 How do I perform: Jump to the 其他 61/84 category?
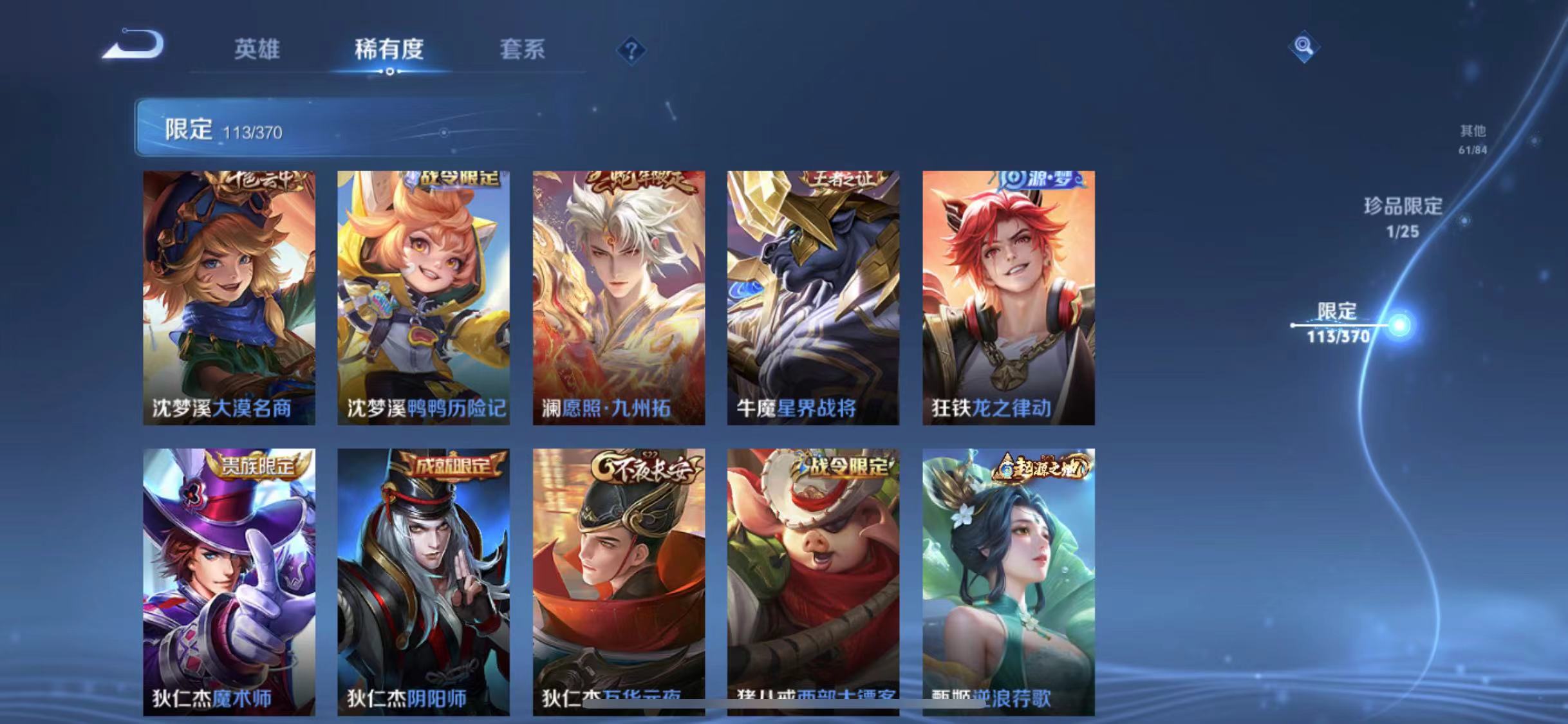pos(1475,138)
